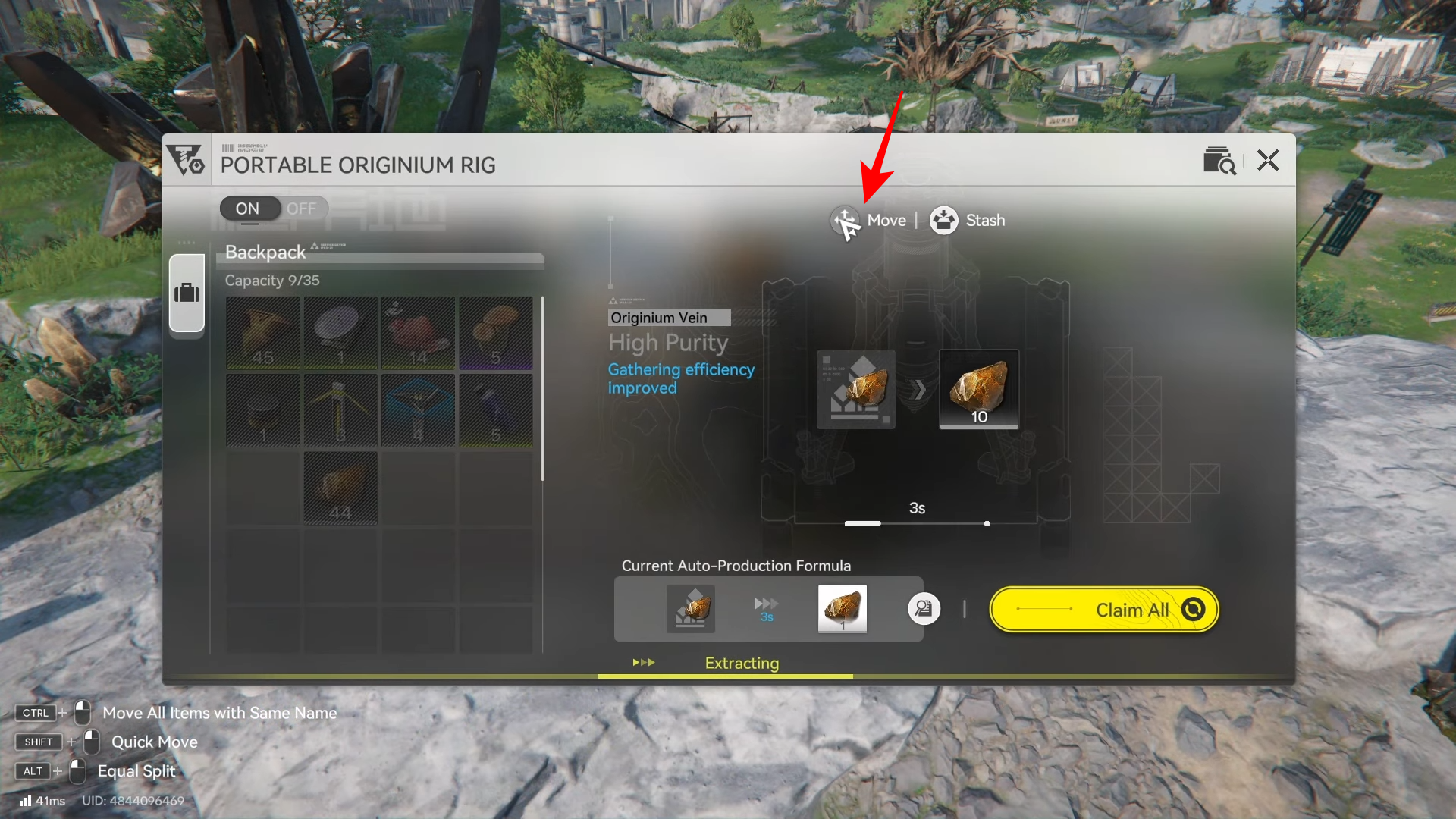This screenshot has height=819, width=1456.
Task: Pick the backpack item stack of 14
Action: point(418,333)
